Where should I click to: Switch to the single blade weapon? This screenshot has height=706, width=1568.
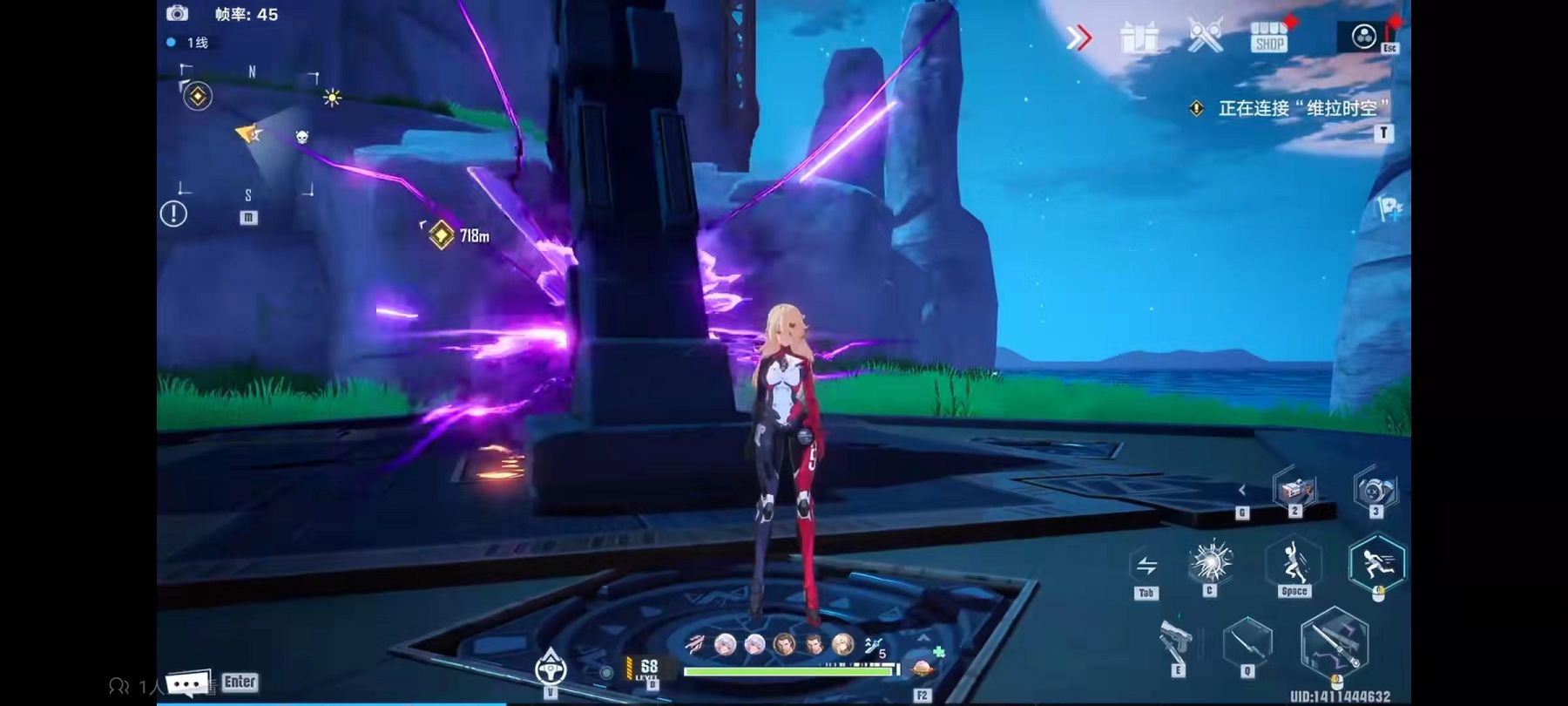(x=1247, y=643)
